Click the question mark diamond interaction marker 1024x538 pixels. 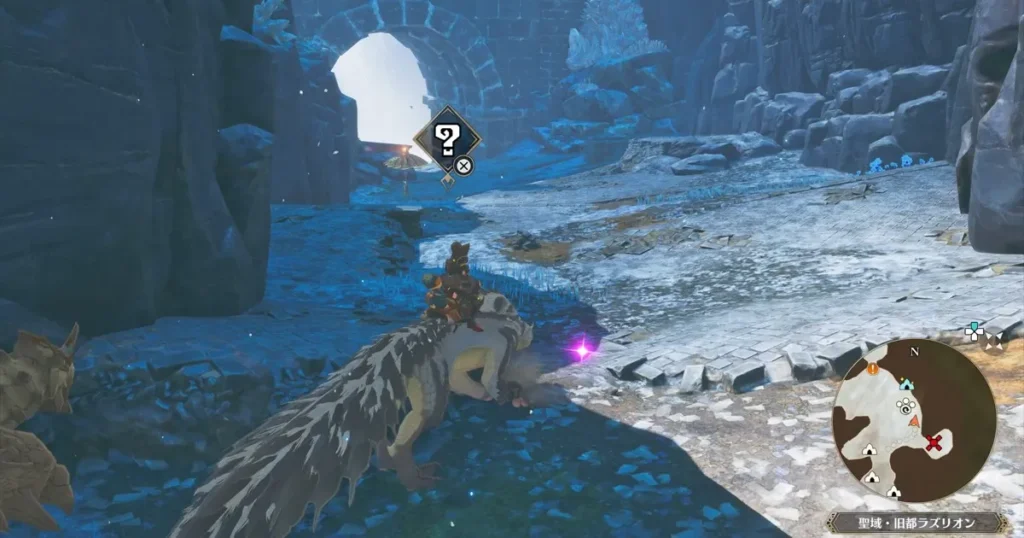click(x=448, y=140)
